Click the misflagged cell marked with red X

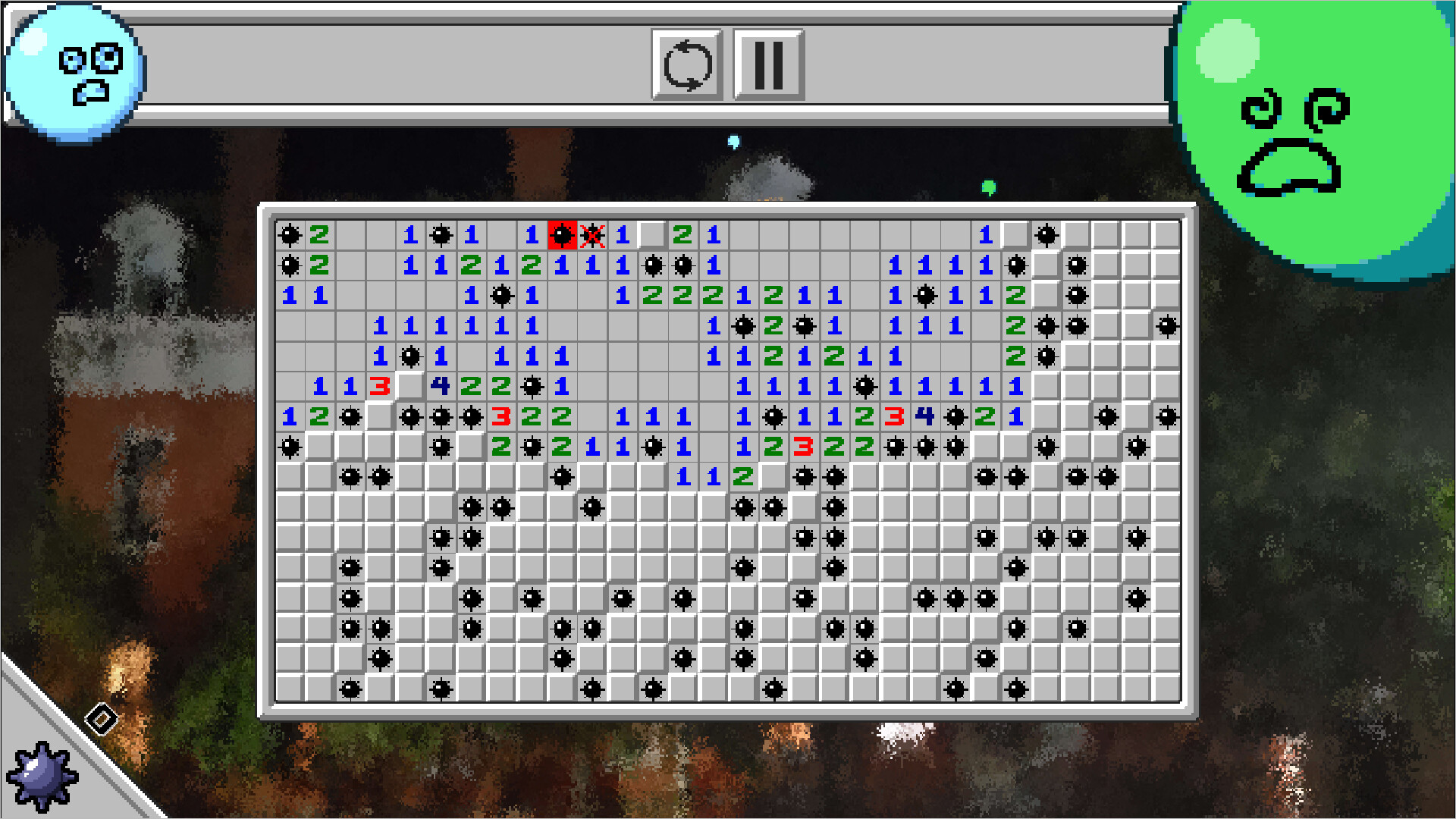[x=592, y=235]
